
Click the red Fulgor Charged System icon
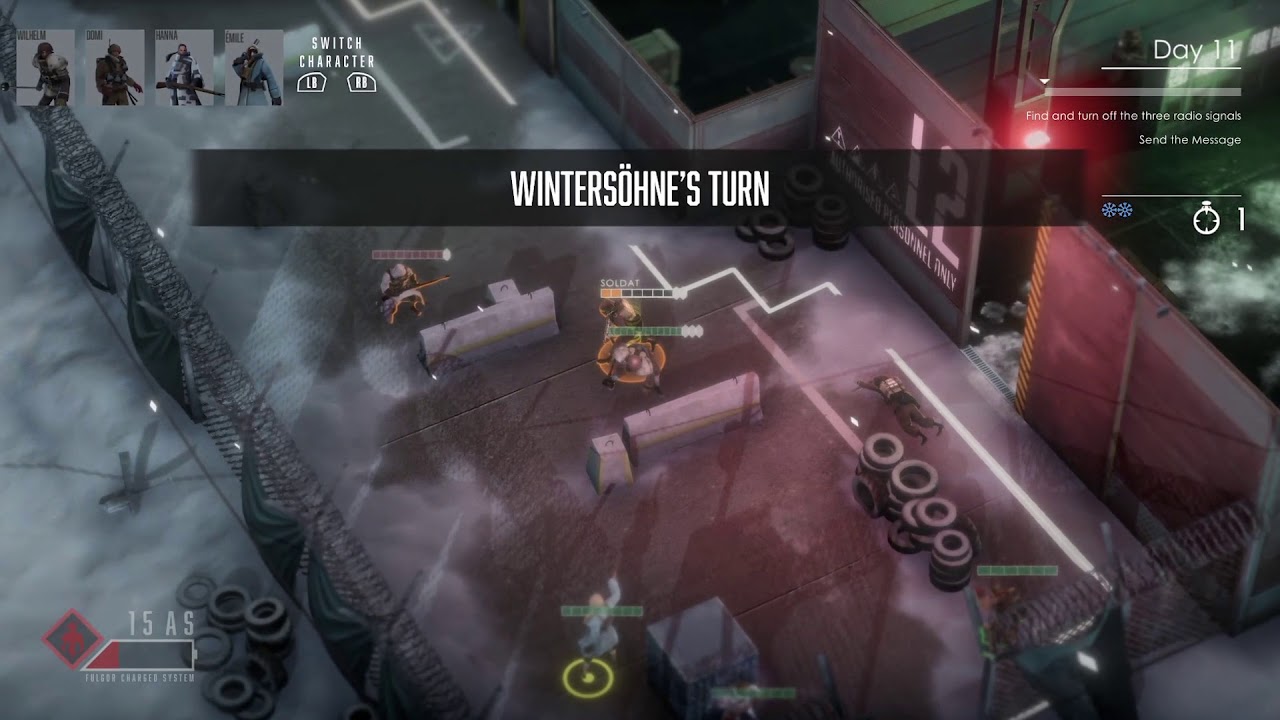[72, 638]
